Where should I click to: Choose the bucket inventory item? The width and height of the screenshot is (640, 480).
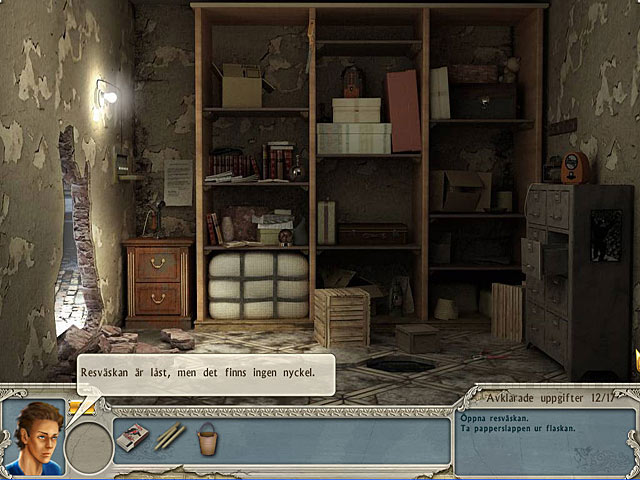(207, 436)
